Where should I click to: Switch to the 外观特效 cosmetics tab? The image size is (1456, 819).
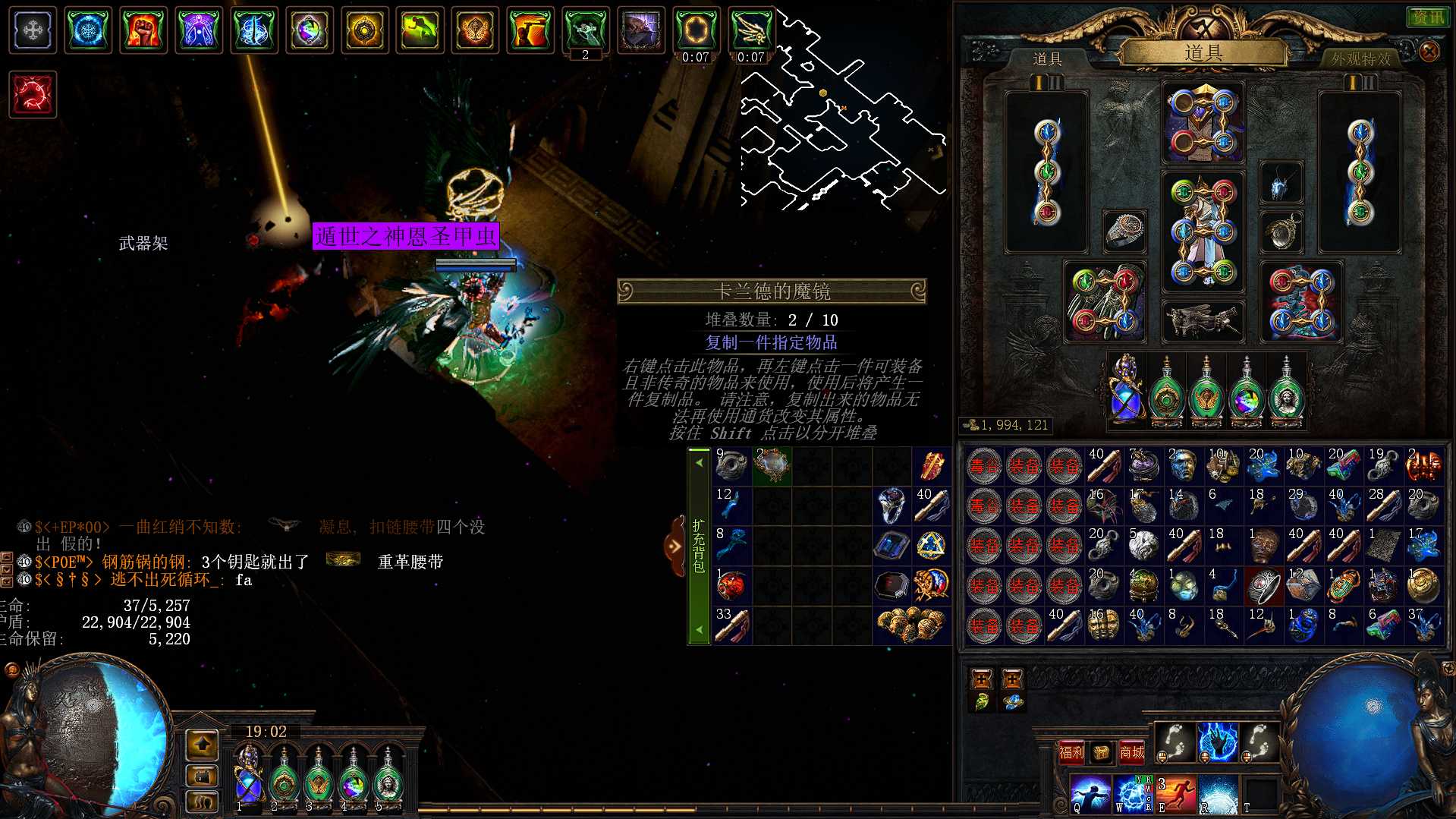click(1360, 58)
